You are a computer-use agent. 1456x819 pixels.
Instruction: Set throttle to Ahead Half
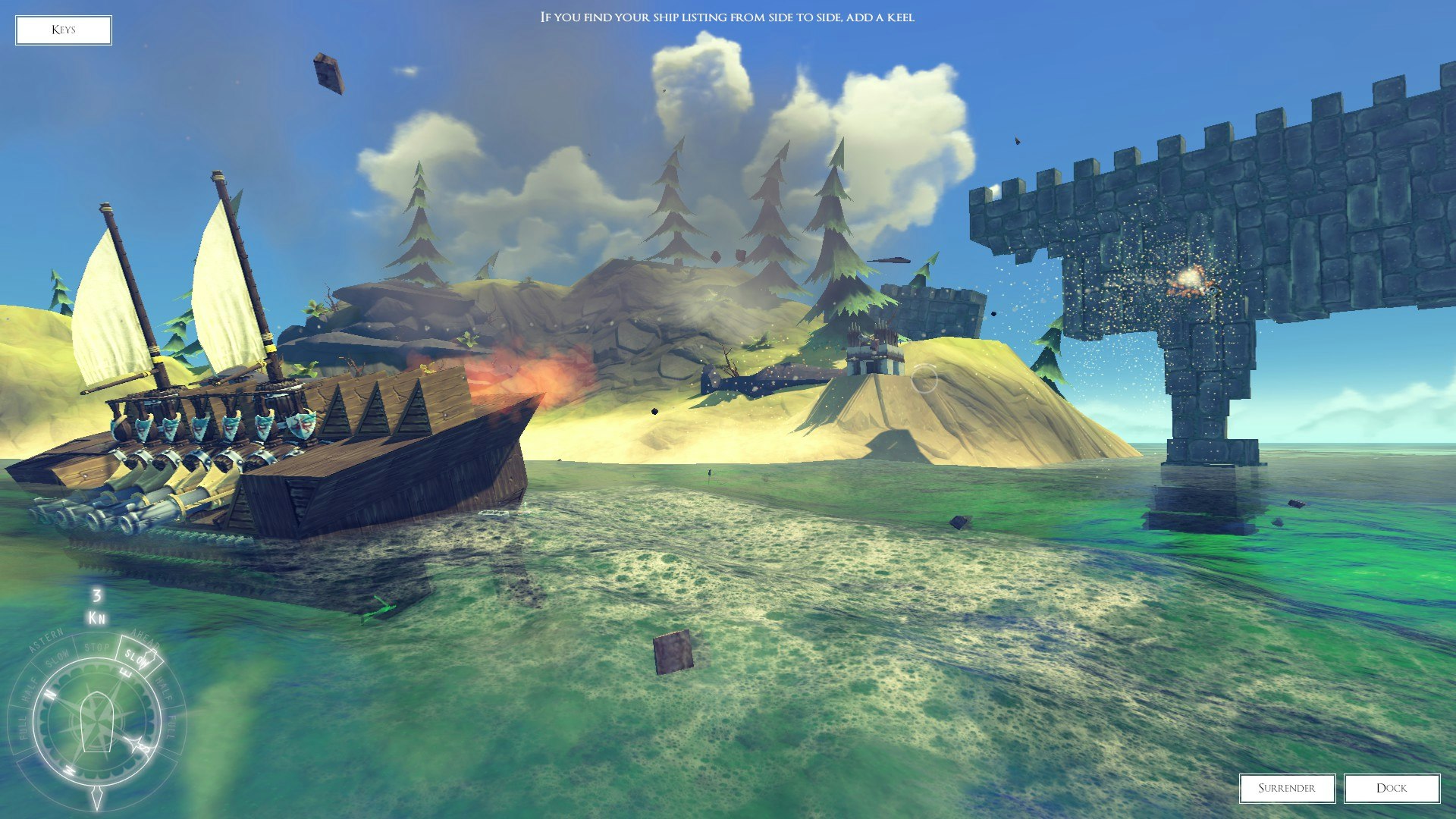(165, 688)
